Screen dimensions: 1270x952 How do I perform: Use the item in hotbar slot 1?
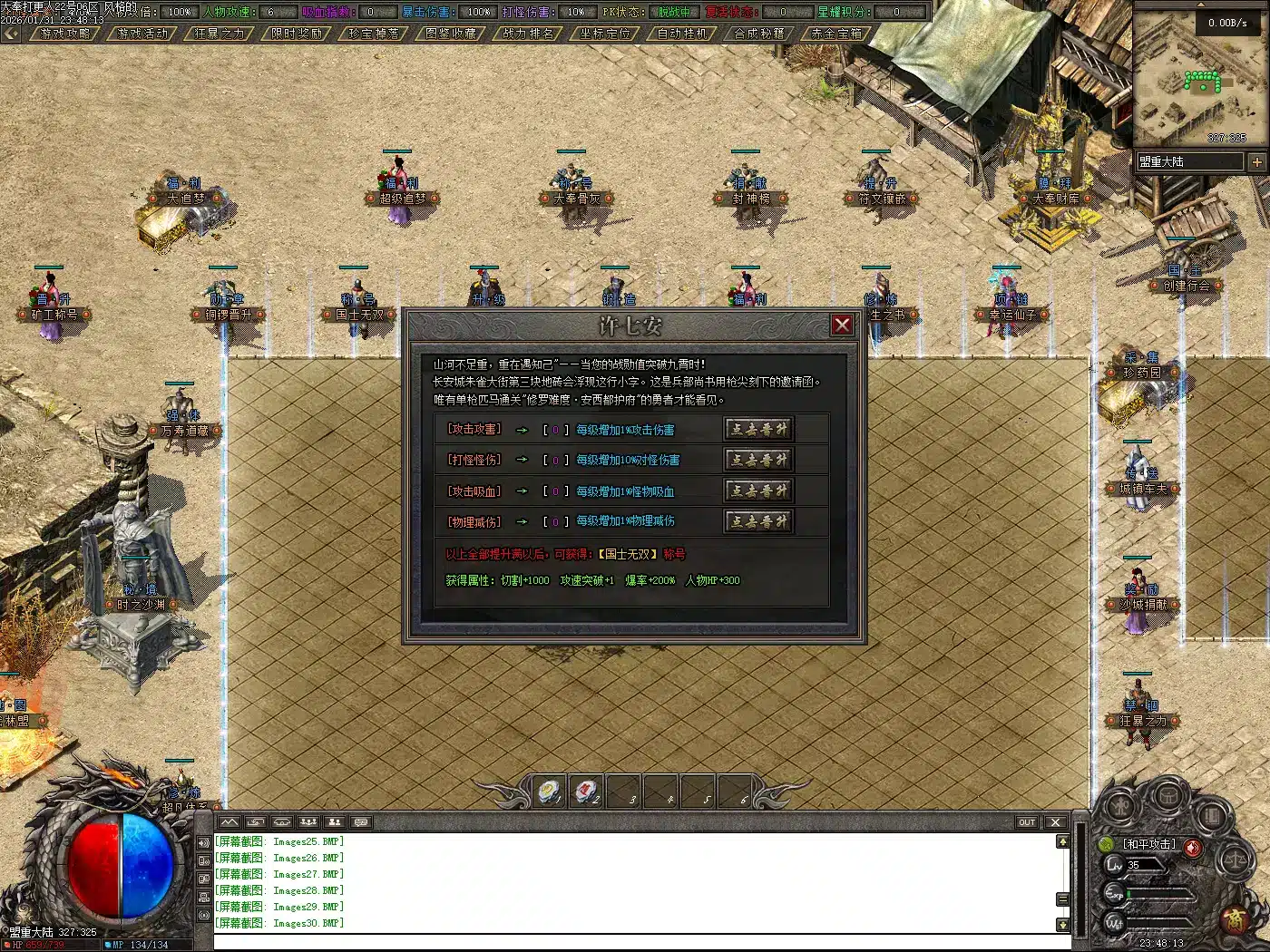550,791
